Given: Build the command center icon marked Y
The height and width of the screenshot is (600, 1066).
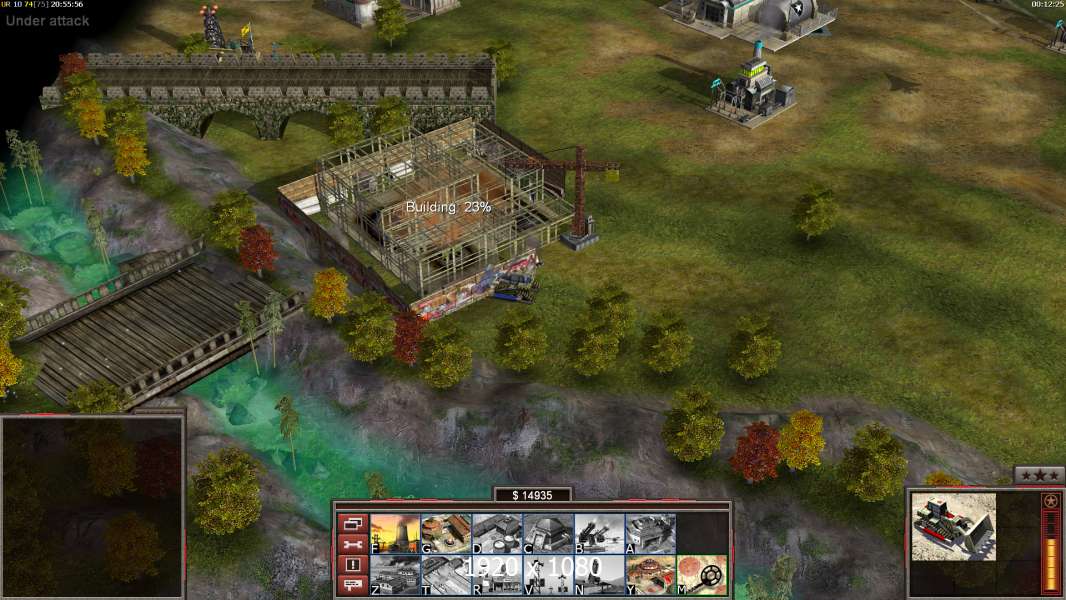Looking at the screenshot, I should point(650,575).
